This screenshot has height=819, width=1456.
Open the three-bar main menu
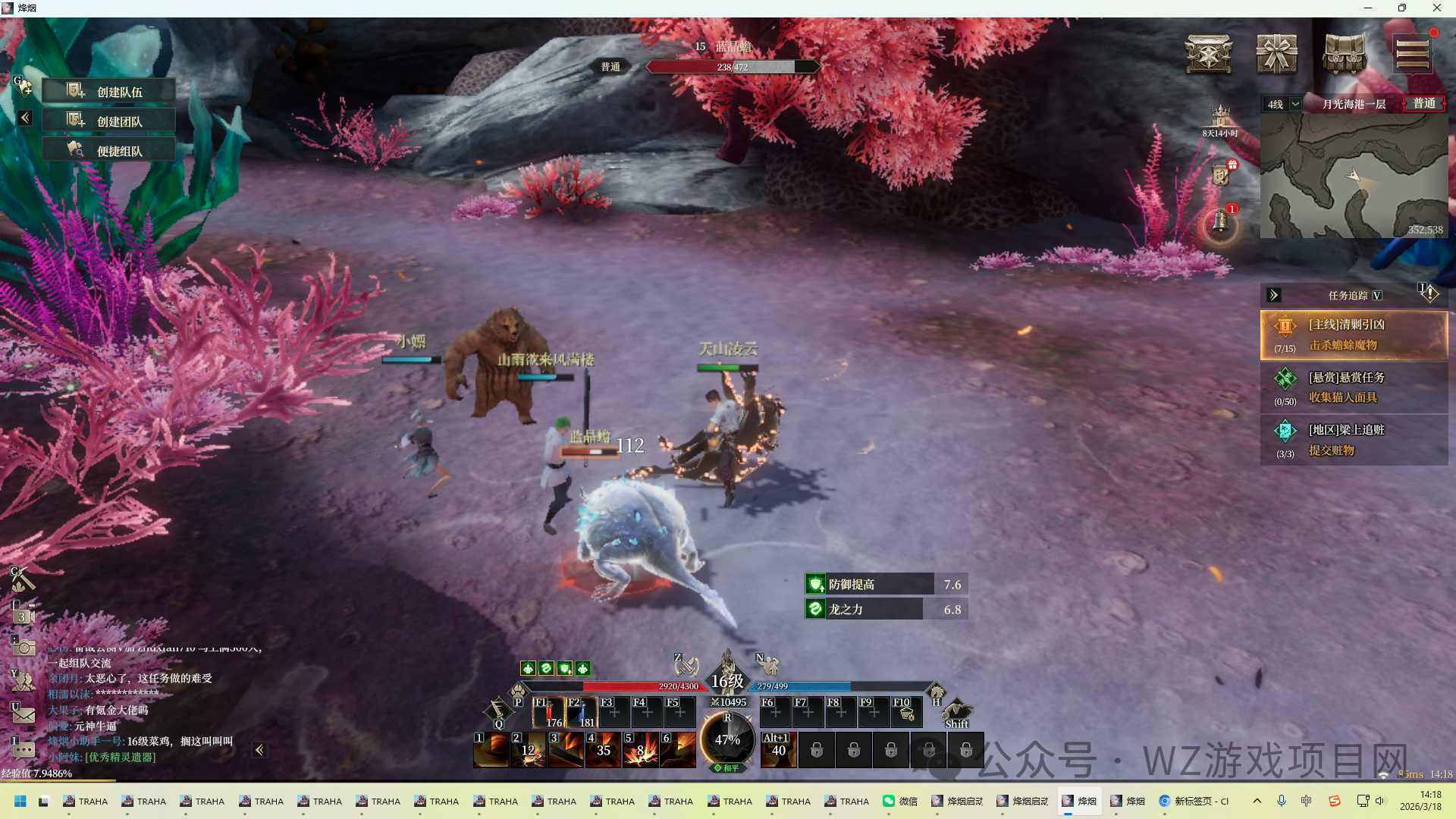[x=1412, y=54]
